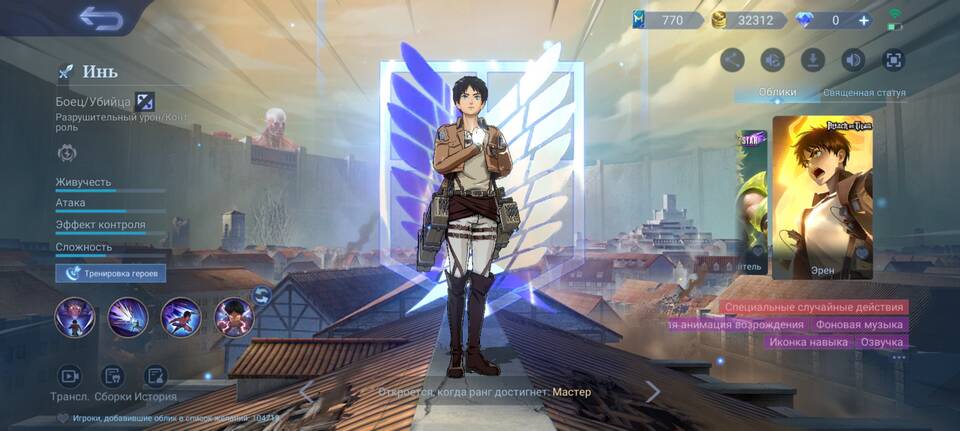Toggle the speaker sound icon
Screen dimensions: 960x431
click(852, 60)
